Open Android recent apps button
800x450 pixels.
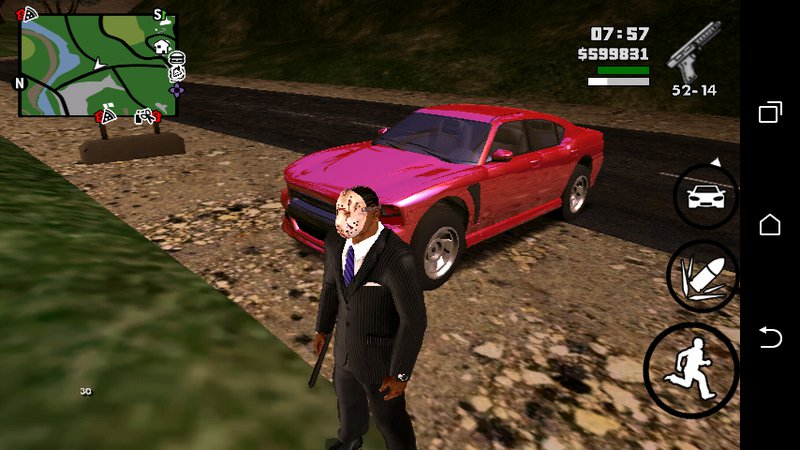click(x=770, y=112)
